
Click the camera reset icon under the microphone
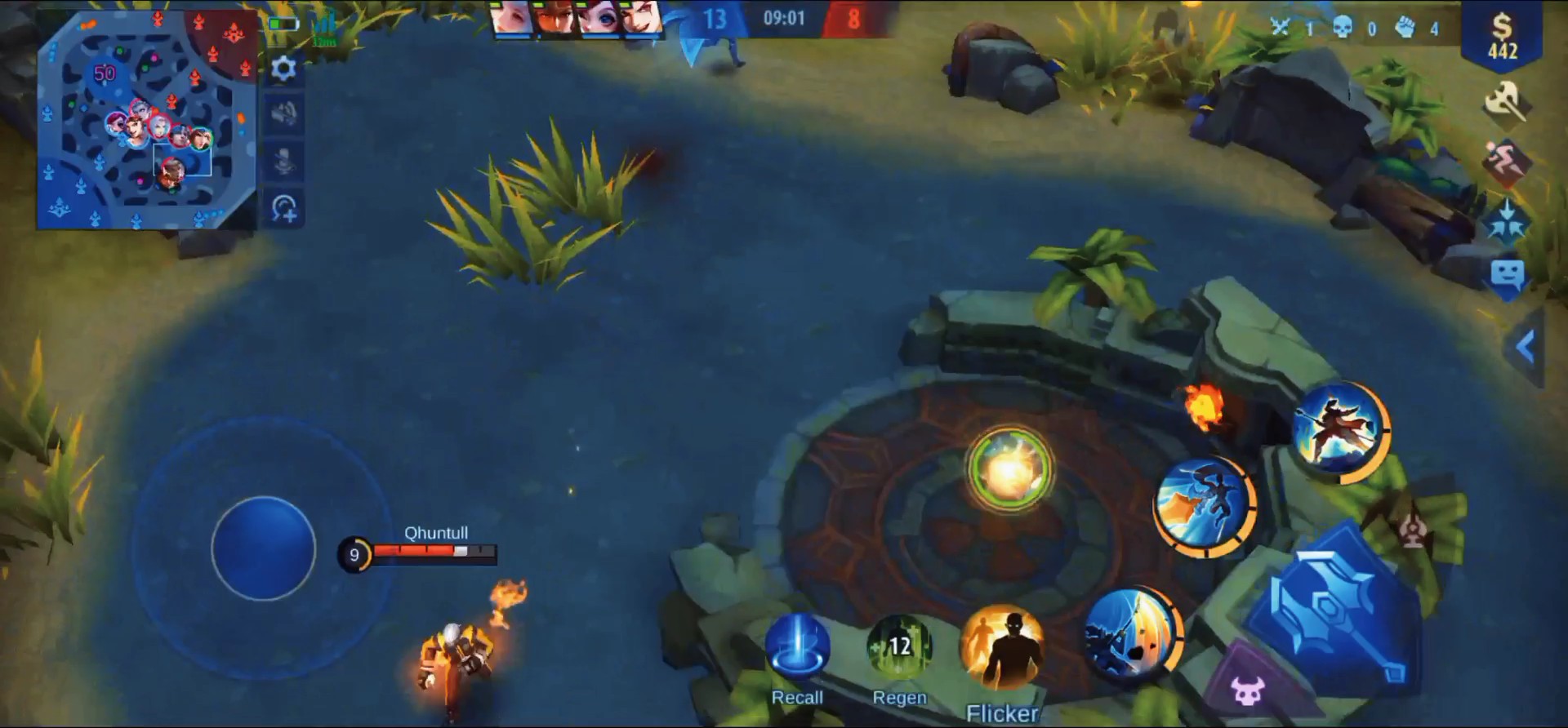283,209
